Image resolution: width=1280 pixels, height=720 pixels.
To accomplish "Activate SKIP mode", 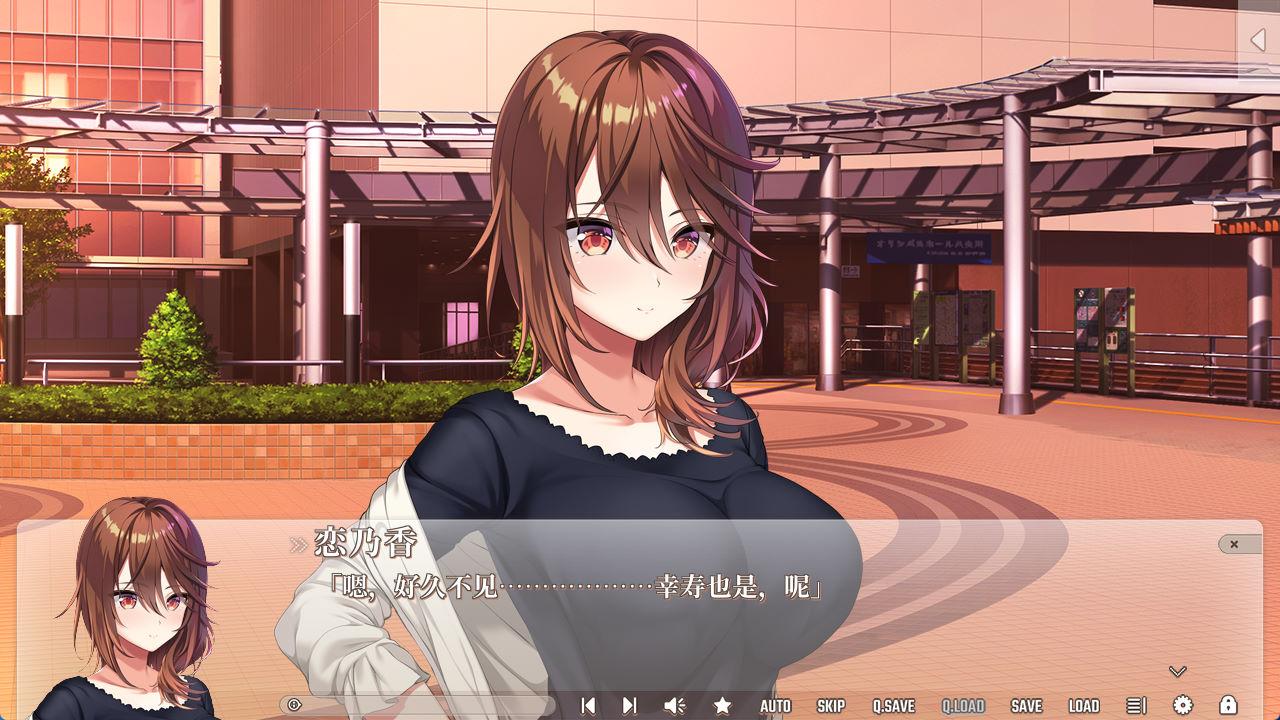I will coord(831,706).
